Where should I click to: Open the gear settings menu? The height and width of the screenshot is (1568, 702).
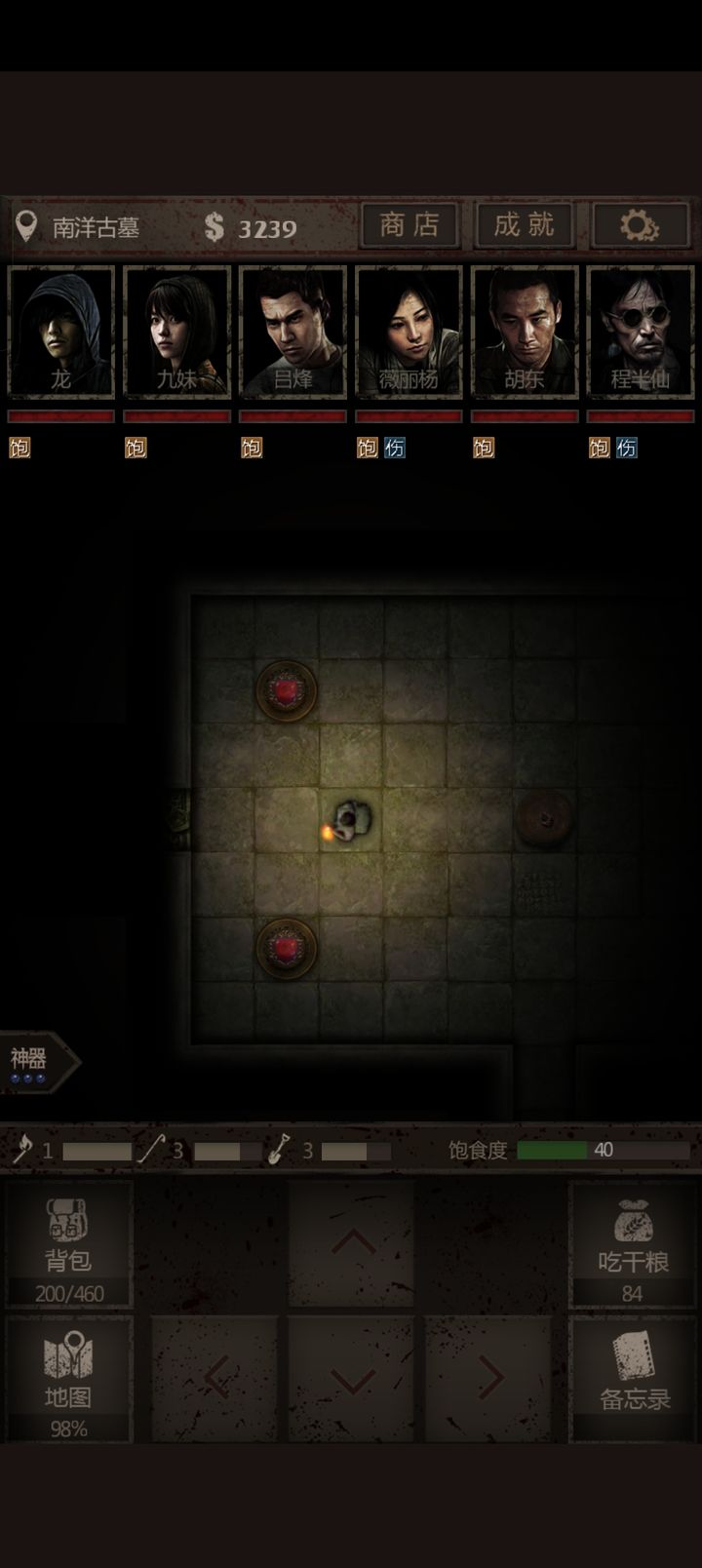point(640,226)
